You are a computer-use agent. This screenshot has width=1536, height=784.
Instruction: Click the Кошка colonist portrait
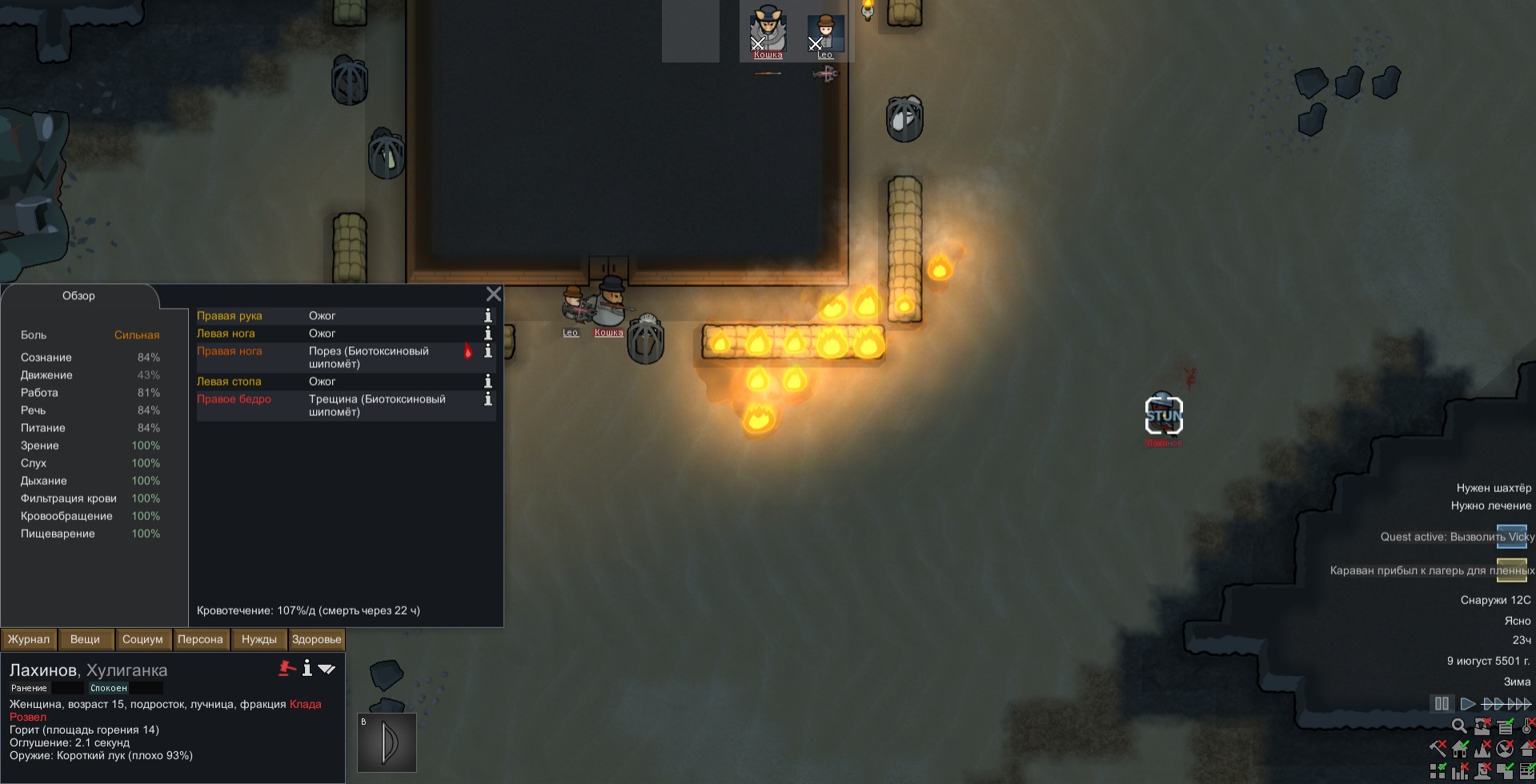pyautogui.click(x=768, y=32)
